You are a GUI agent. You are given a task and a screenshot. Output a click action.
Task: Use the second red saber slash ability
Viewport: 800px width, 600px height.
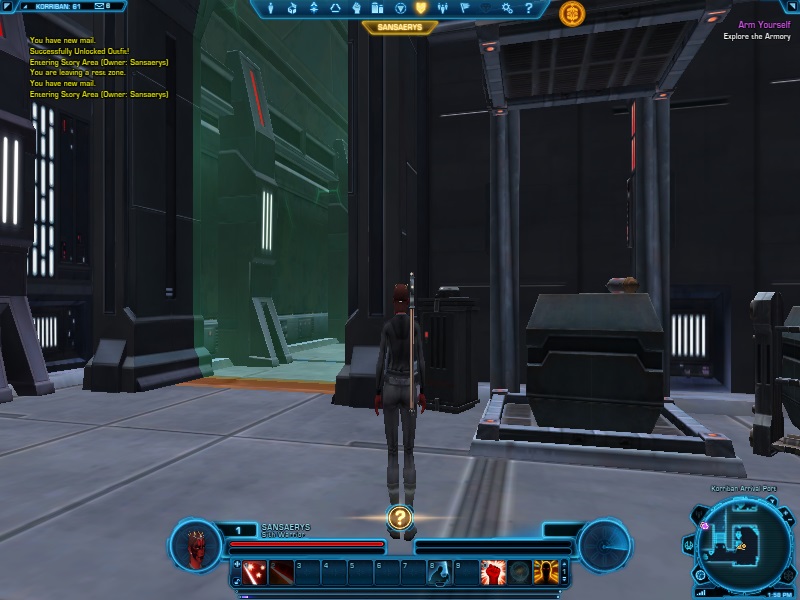[x=281, y=572]
